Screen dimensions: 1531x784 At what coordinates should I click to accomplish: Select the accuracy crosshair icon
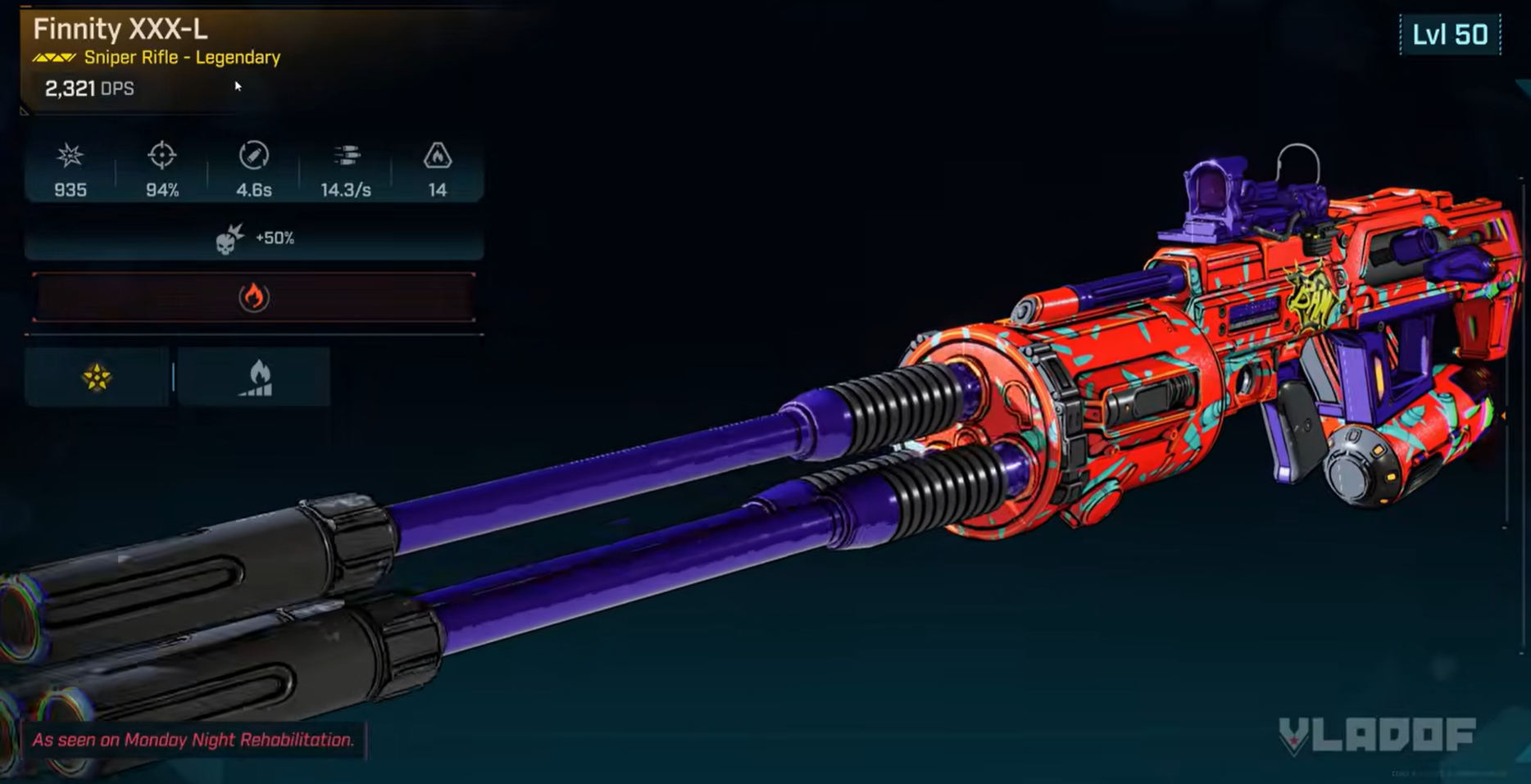(161, 155)
